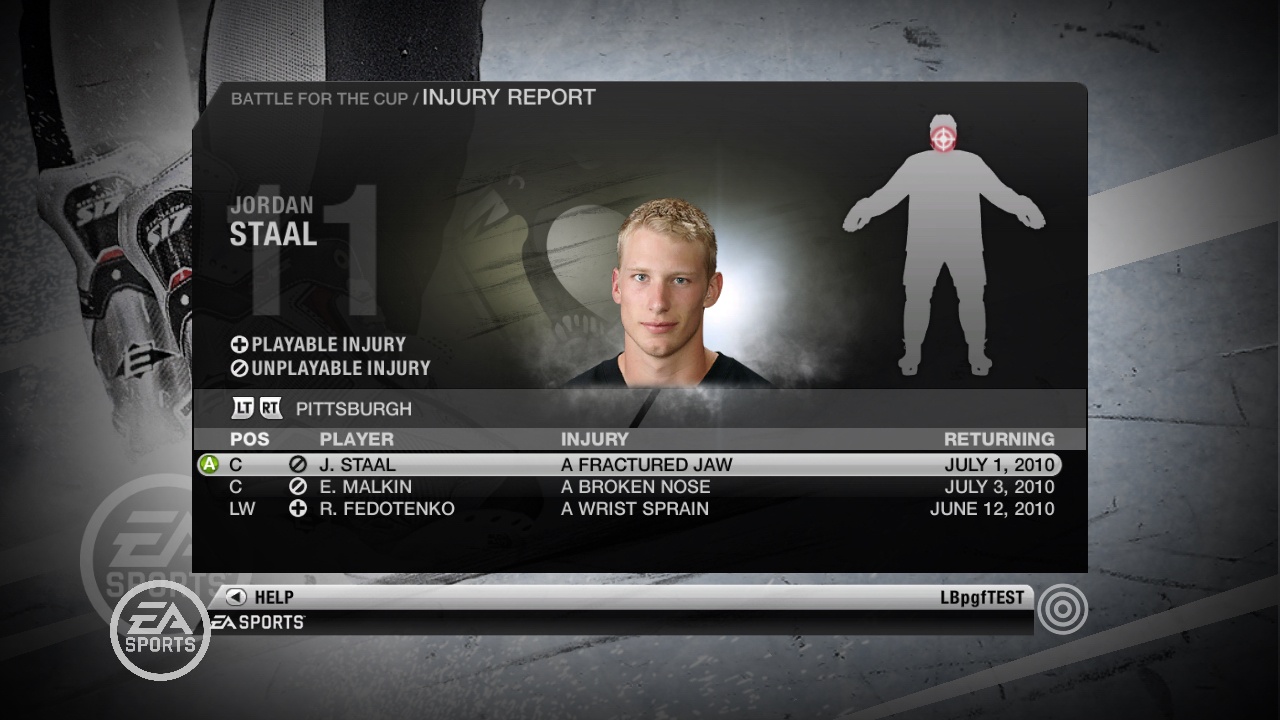This screenshot has height=720, width=1280.
Task: Sort by the PLAYER column header
Action: (x=356, y=439)
